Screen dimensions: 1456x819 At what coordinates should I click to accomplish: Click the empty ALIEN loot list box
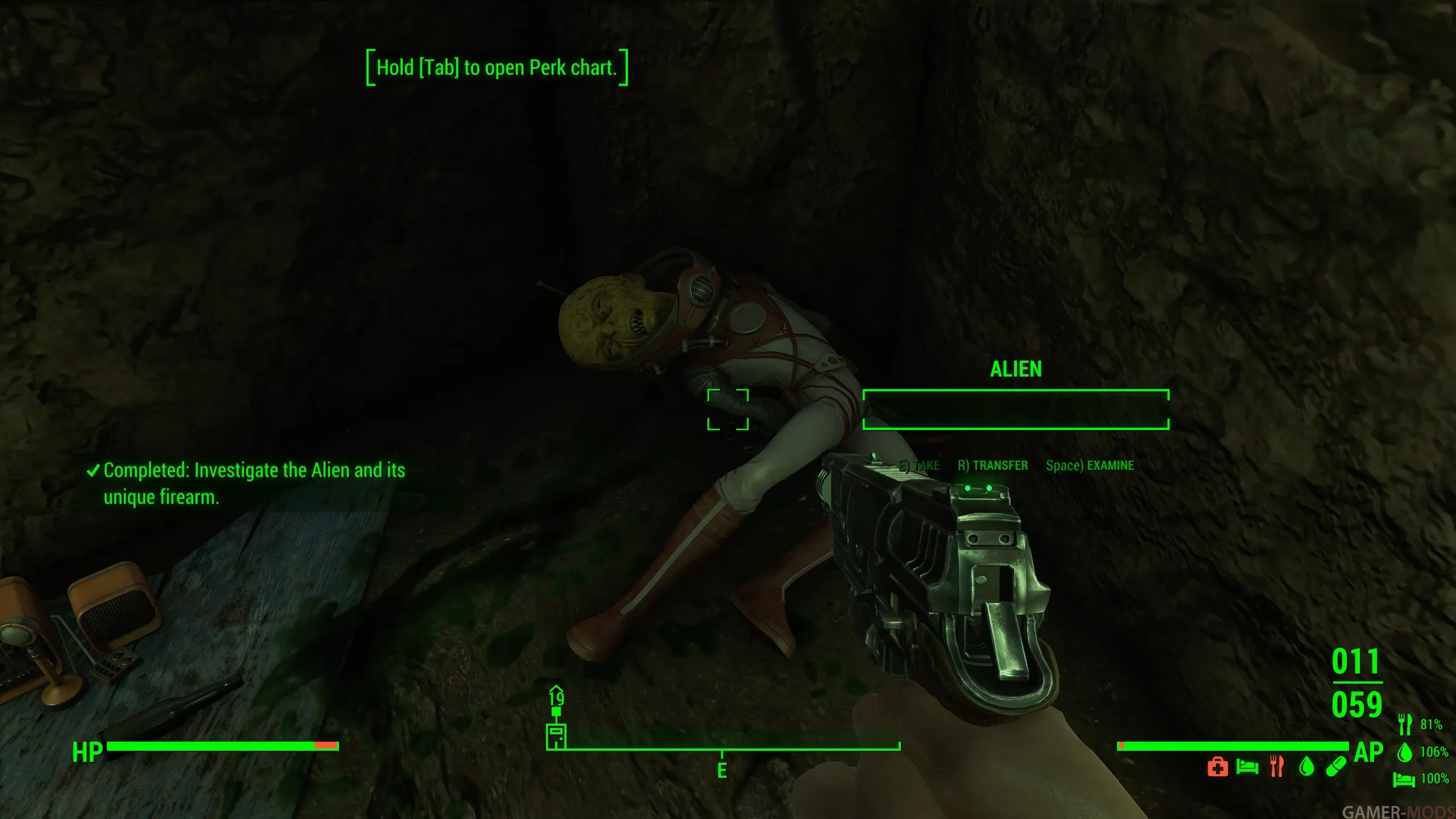[1016, 409]
